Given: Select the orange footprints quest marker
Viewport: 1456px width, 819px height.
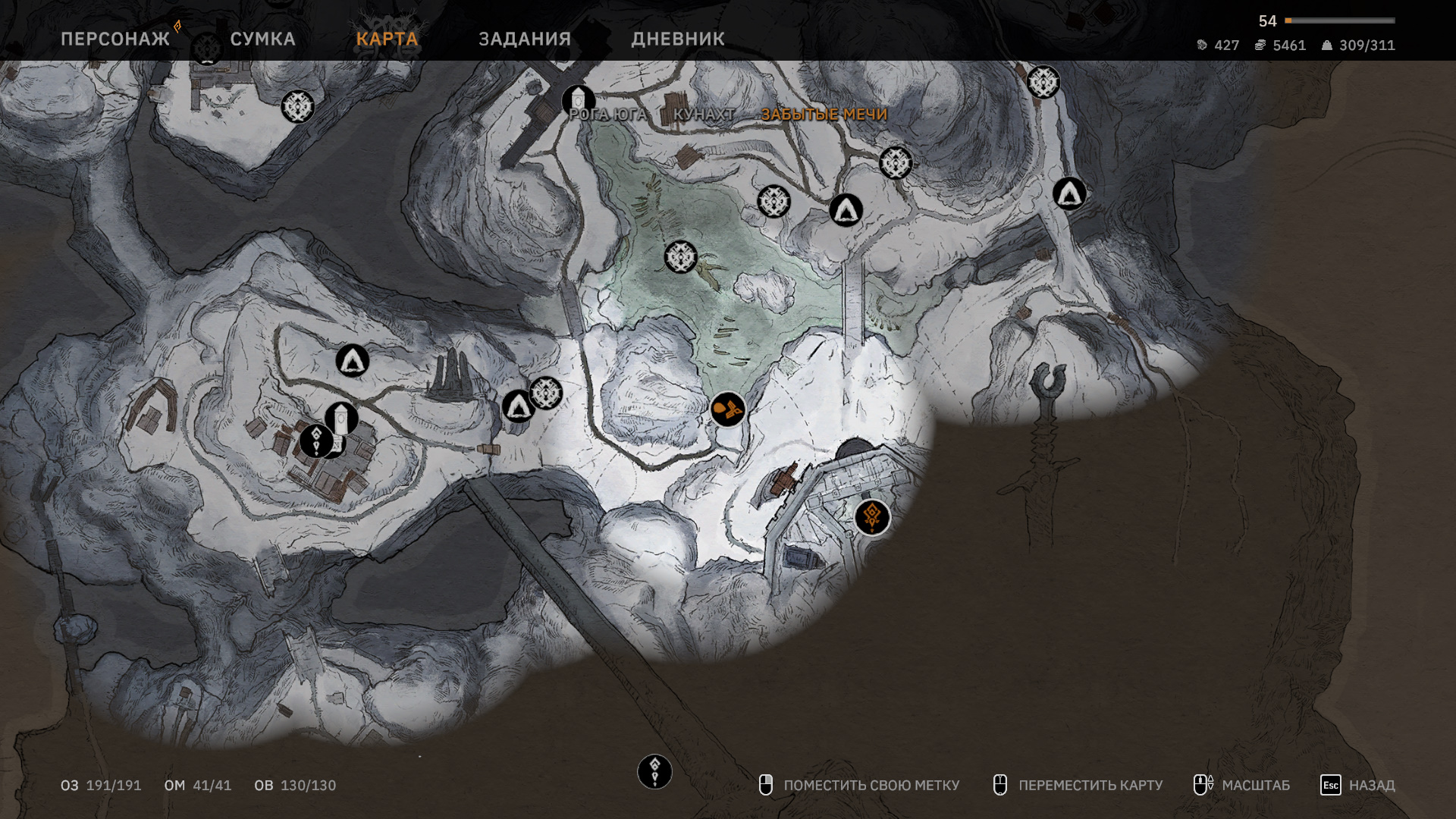Looking at the screenshot, I should (728, 409).
